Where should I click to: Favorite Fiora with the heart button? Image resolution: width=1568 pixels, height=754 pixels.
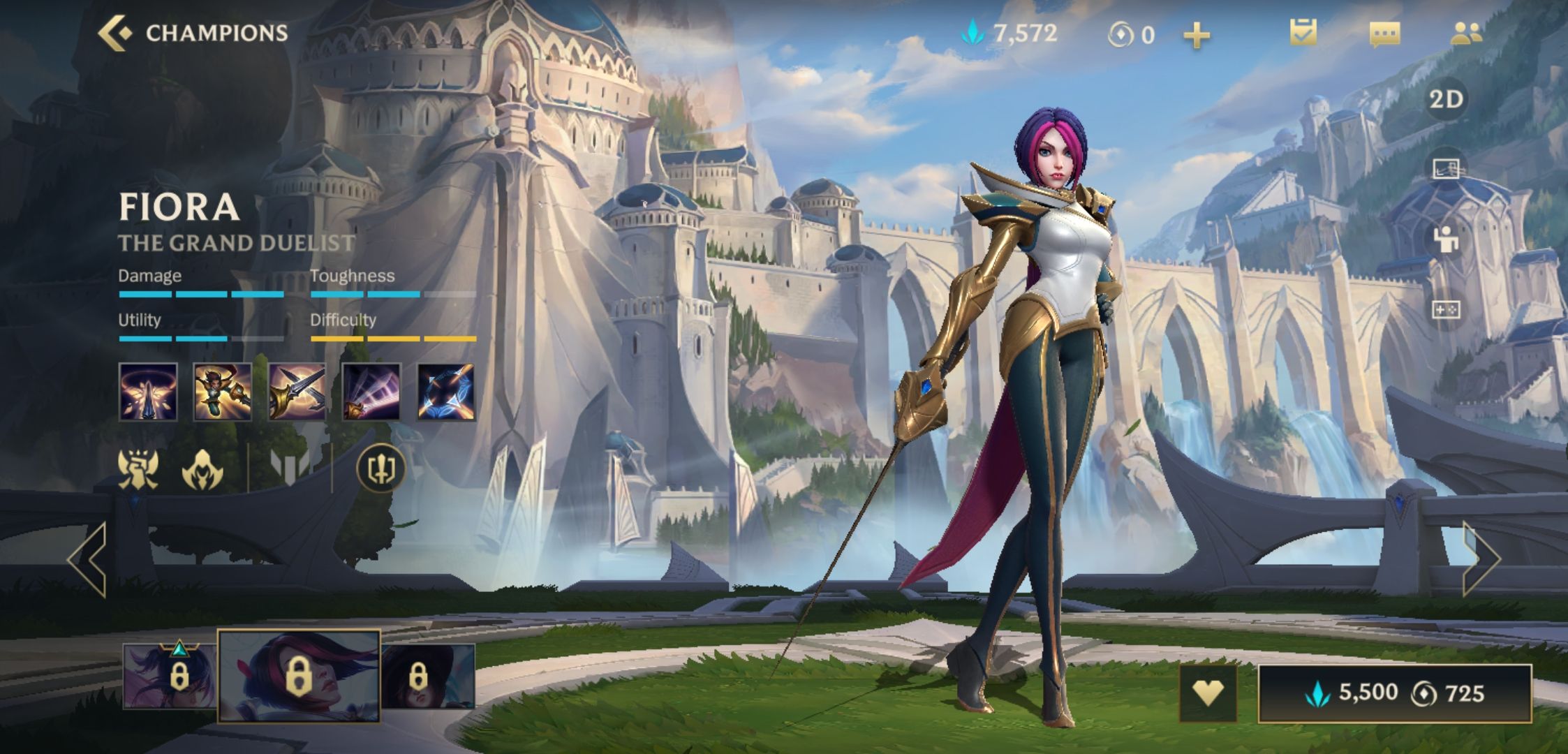(1208, 693)
